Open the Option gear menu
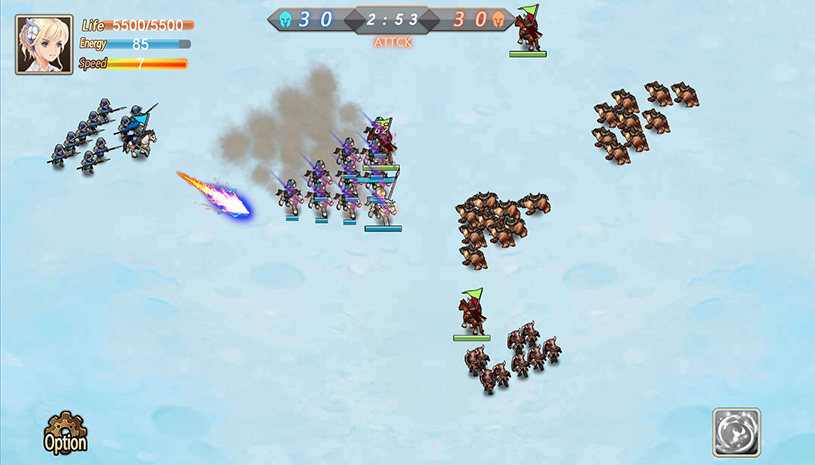 click(x=65, y=433)
